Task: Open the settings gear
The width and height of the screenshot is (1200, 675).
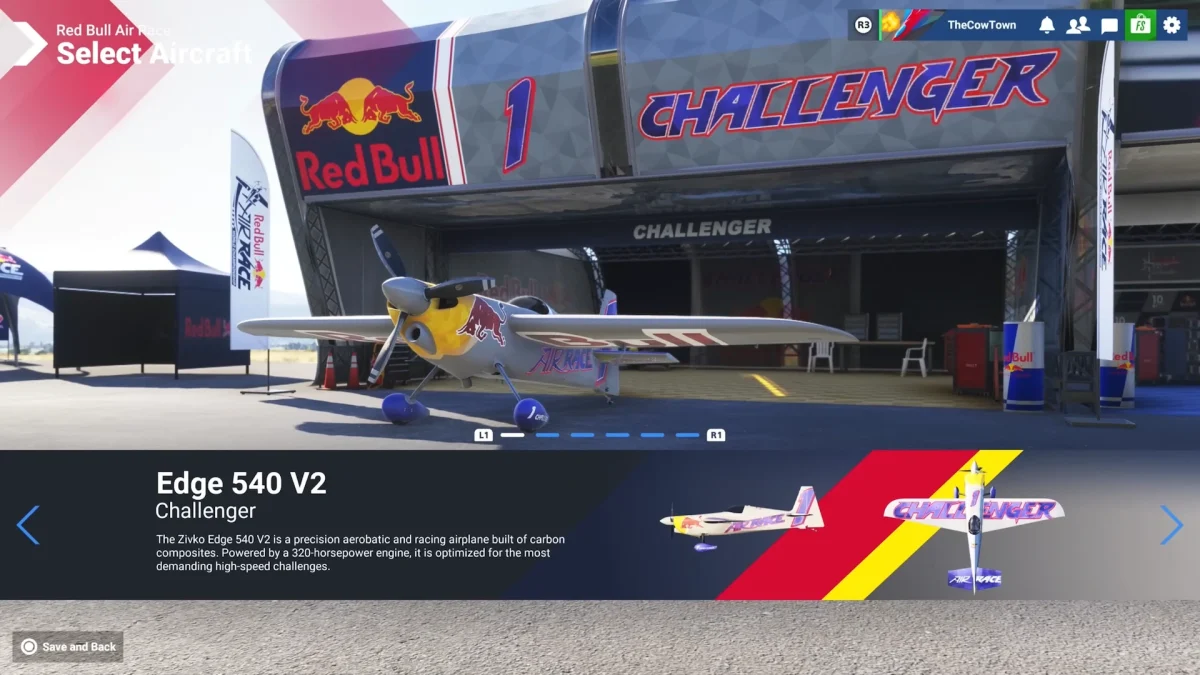Action: point(1172,25)
